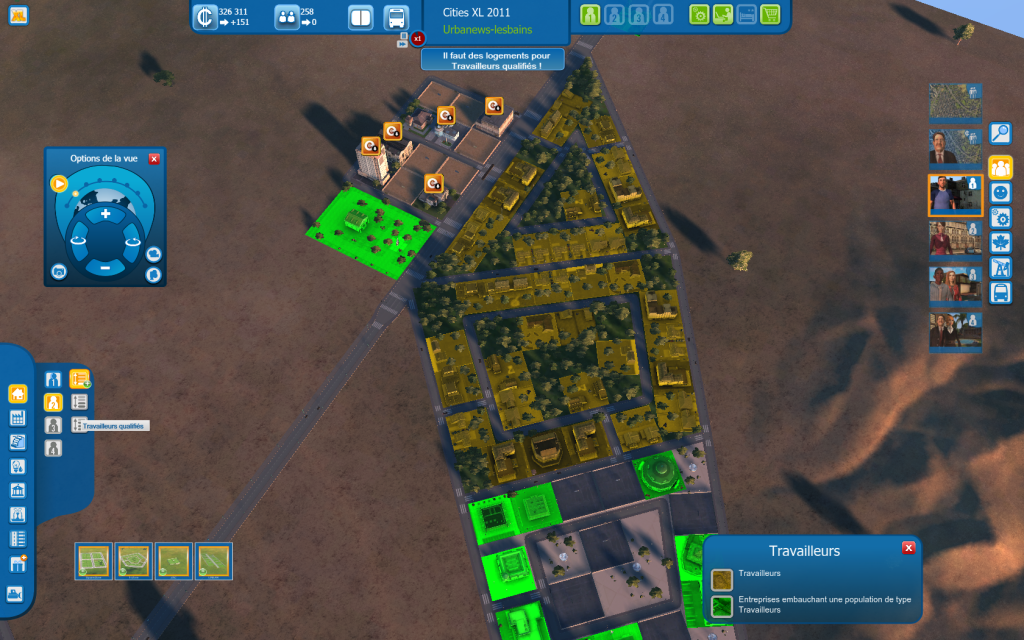Close the Options de la vue panel
The height and width of the screenshot is (640, 1024).
point(154,159)
